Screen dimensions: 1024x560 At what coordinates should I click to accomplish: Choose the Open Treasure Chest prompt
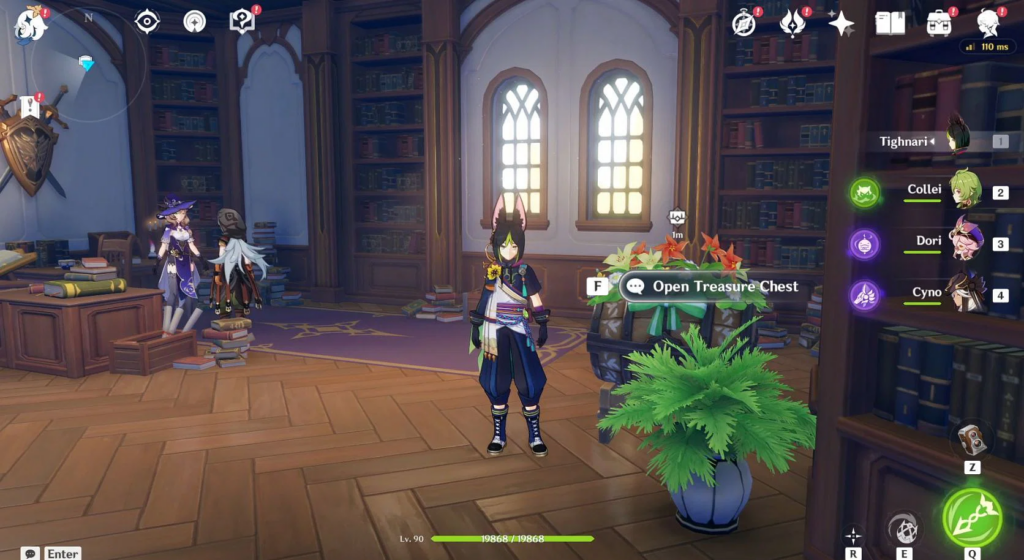[x=714, y=286]
